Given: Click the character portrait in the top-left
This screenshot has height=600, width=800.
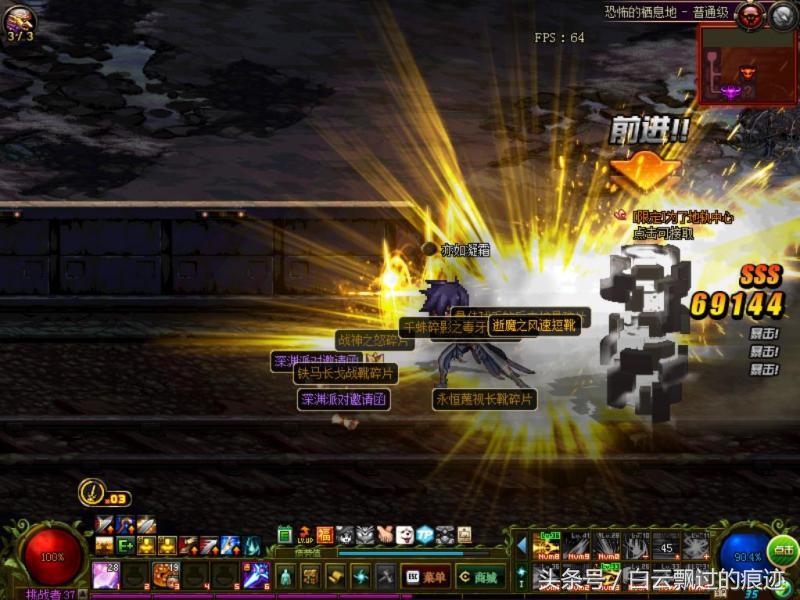Looking at the screenshot, I should (x=19, y=20).
